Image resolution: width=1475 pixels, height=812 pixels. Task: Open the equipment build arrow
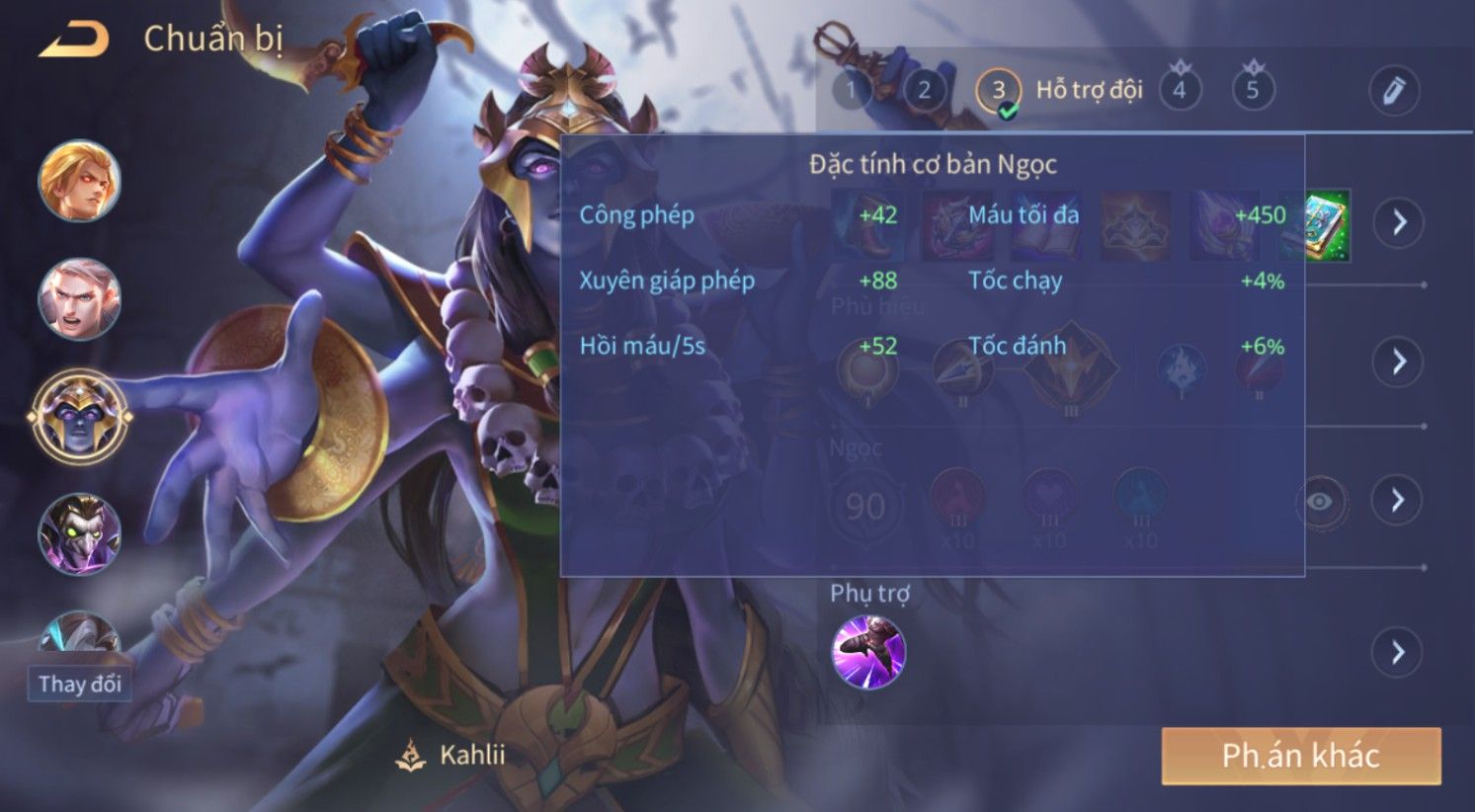click(x=1399, y=222)
